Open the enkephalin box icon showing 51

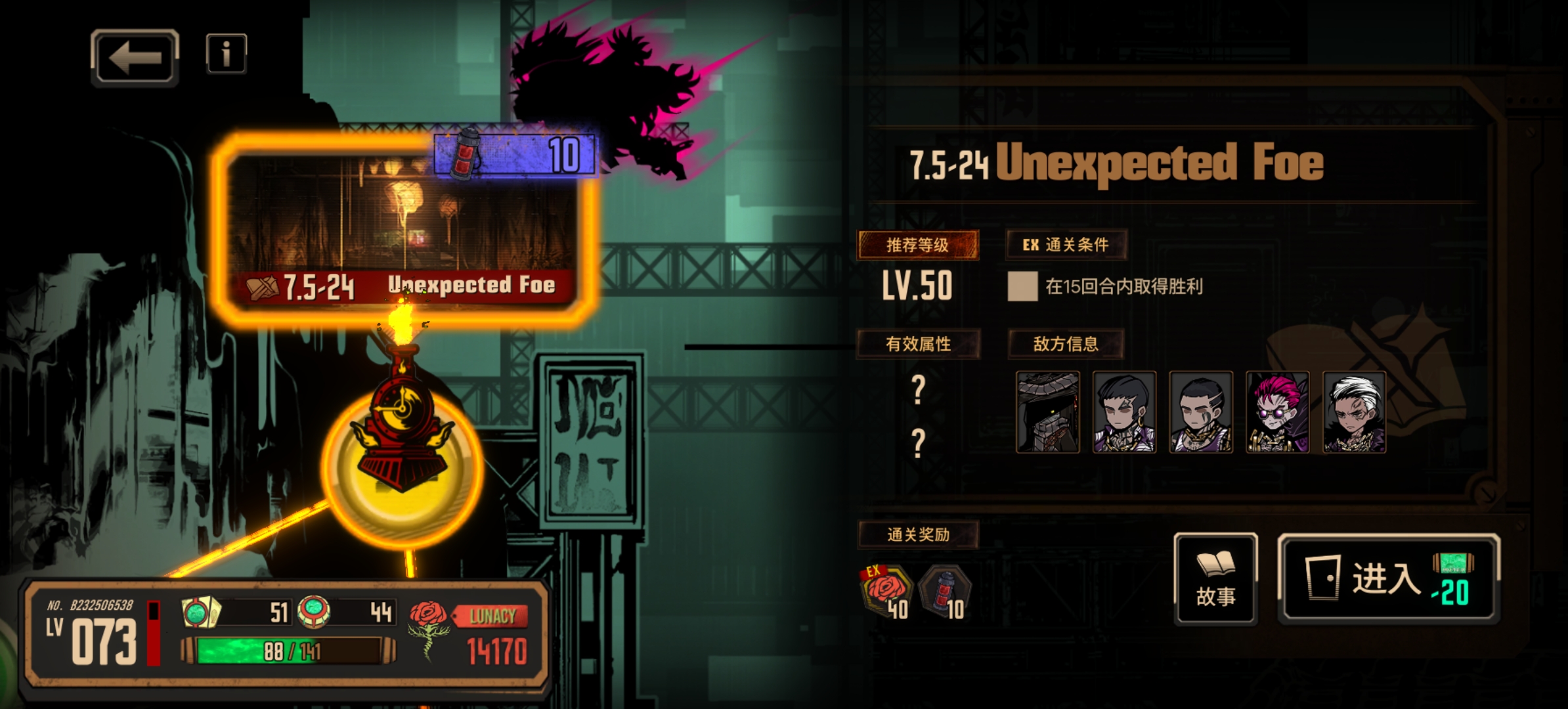coord(201,612)
